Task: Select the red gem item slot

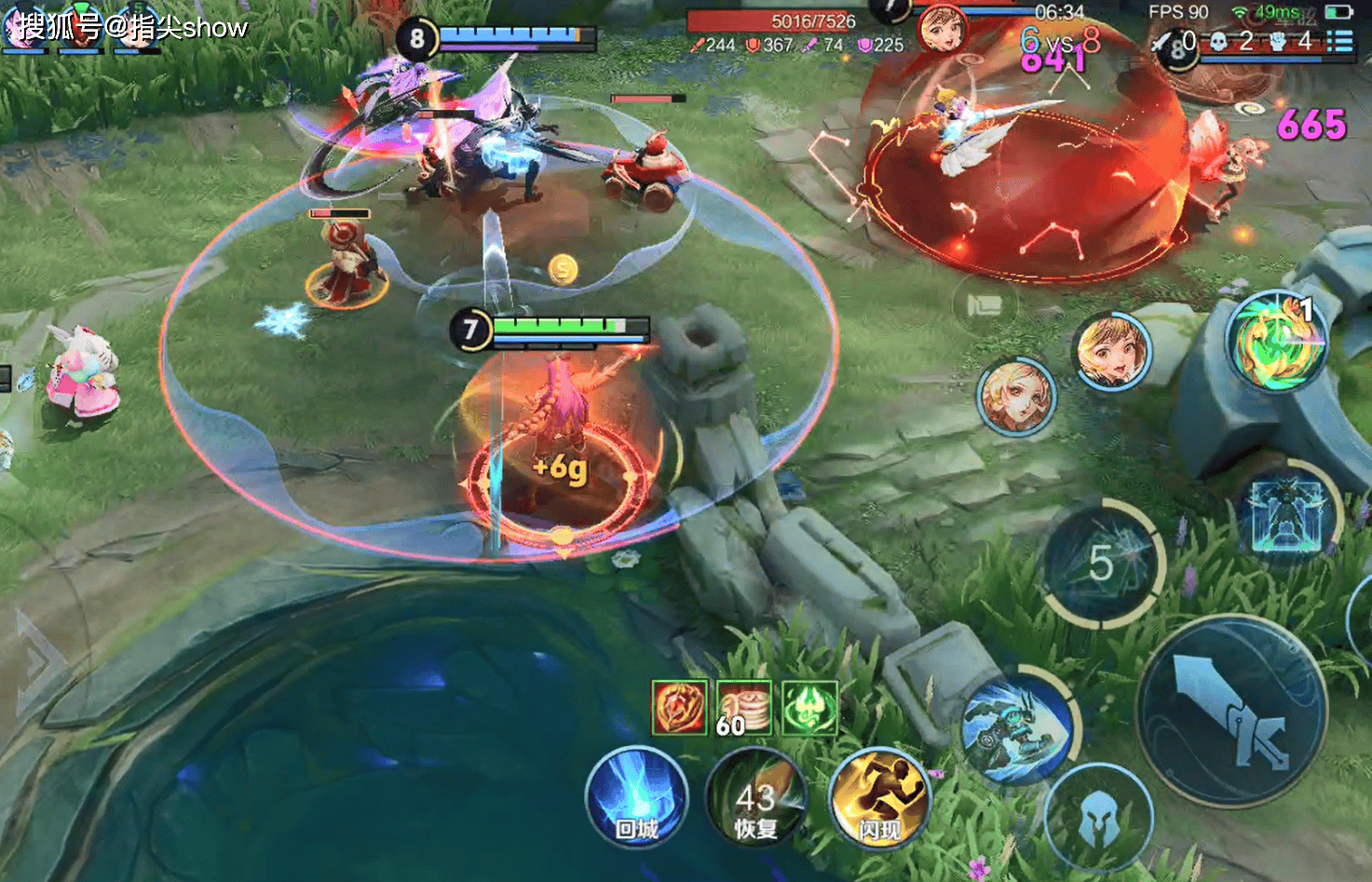Action: [679, 708]
